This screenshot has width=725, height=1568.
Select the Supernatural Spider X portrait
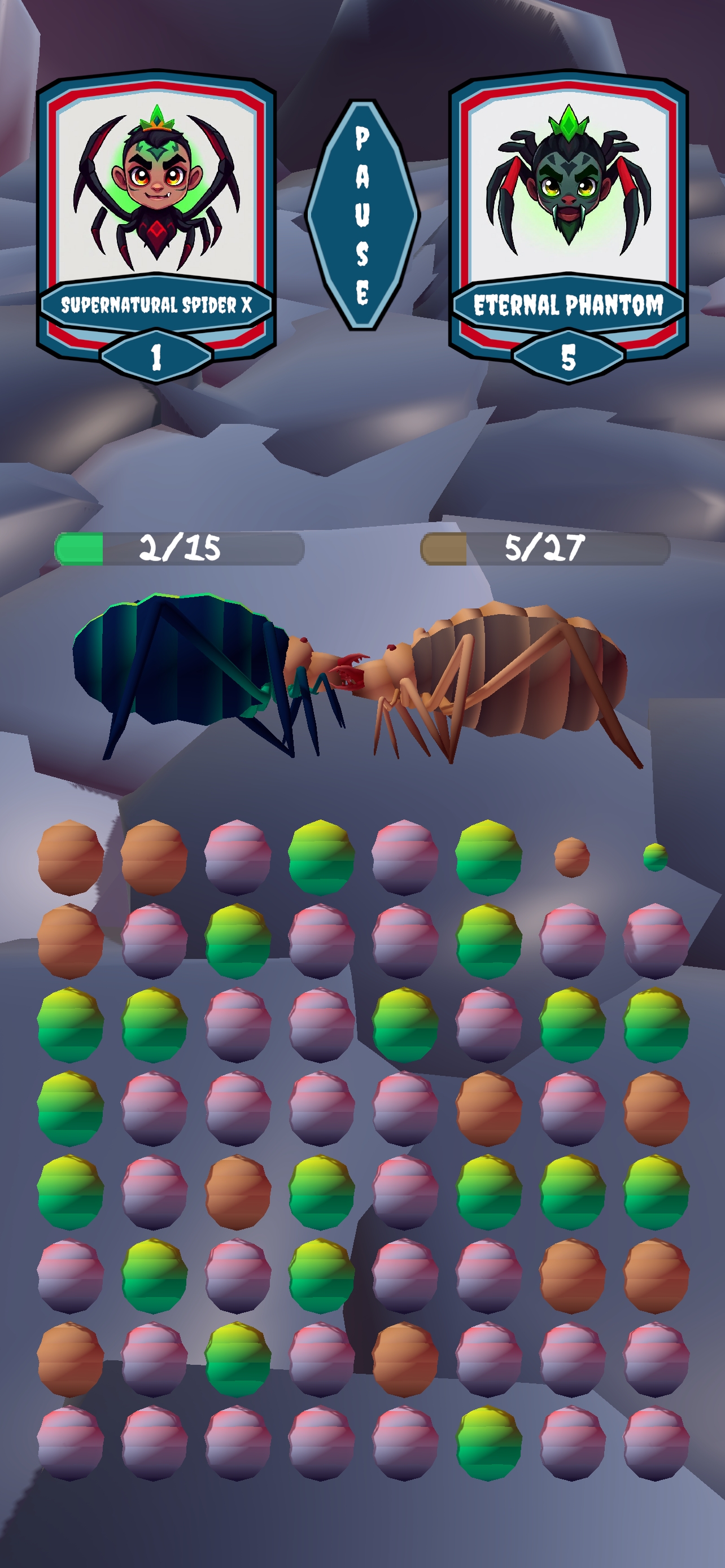(157, 189)
